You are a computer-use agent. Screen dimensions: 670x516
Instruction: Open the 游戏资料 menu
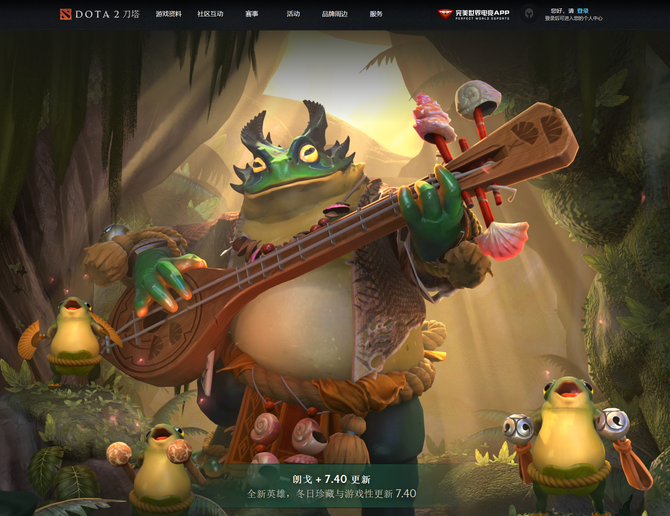click(x=169, y=14)
